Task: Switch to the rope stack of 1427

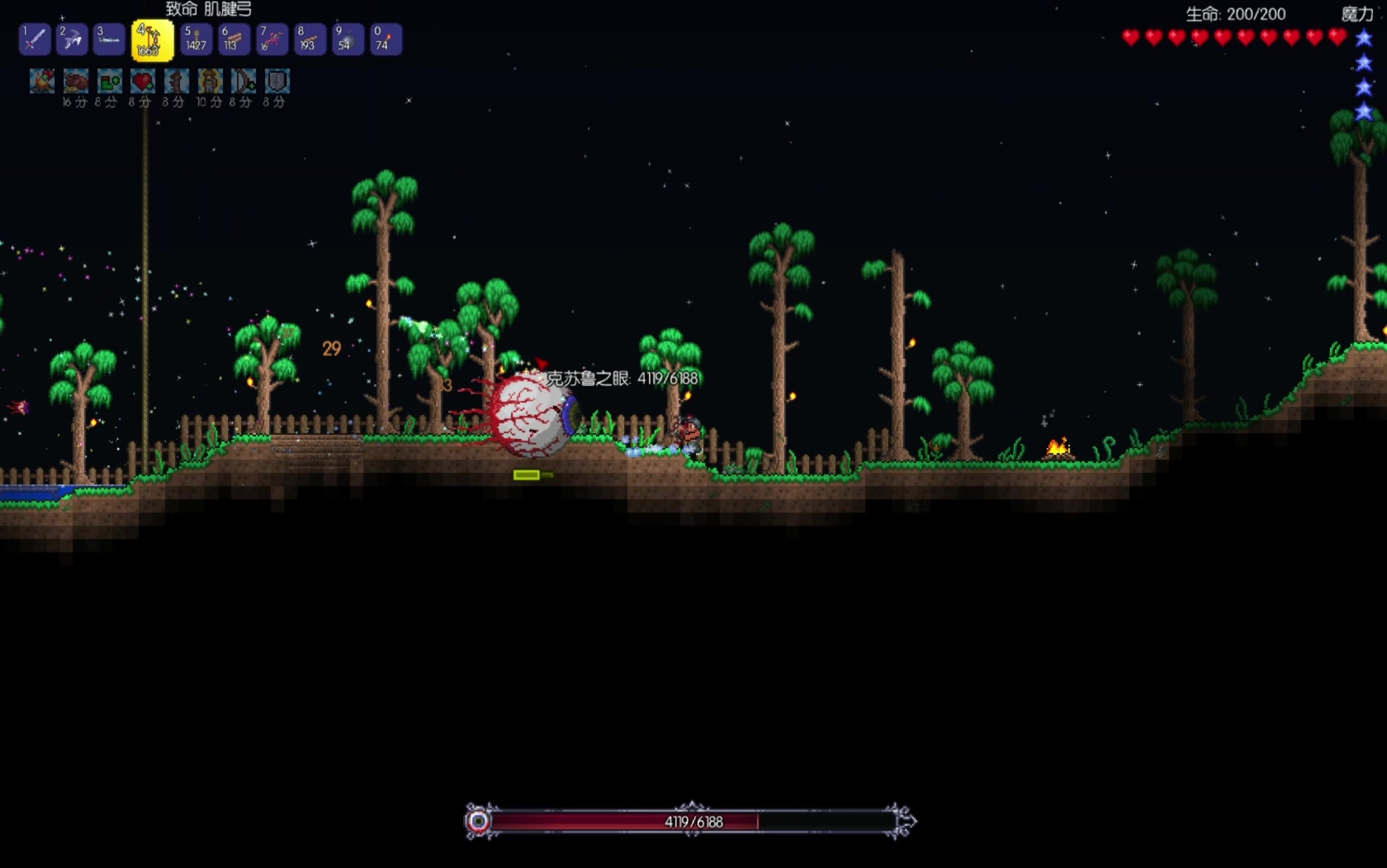Action: [x=196, y=40]
